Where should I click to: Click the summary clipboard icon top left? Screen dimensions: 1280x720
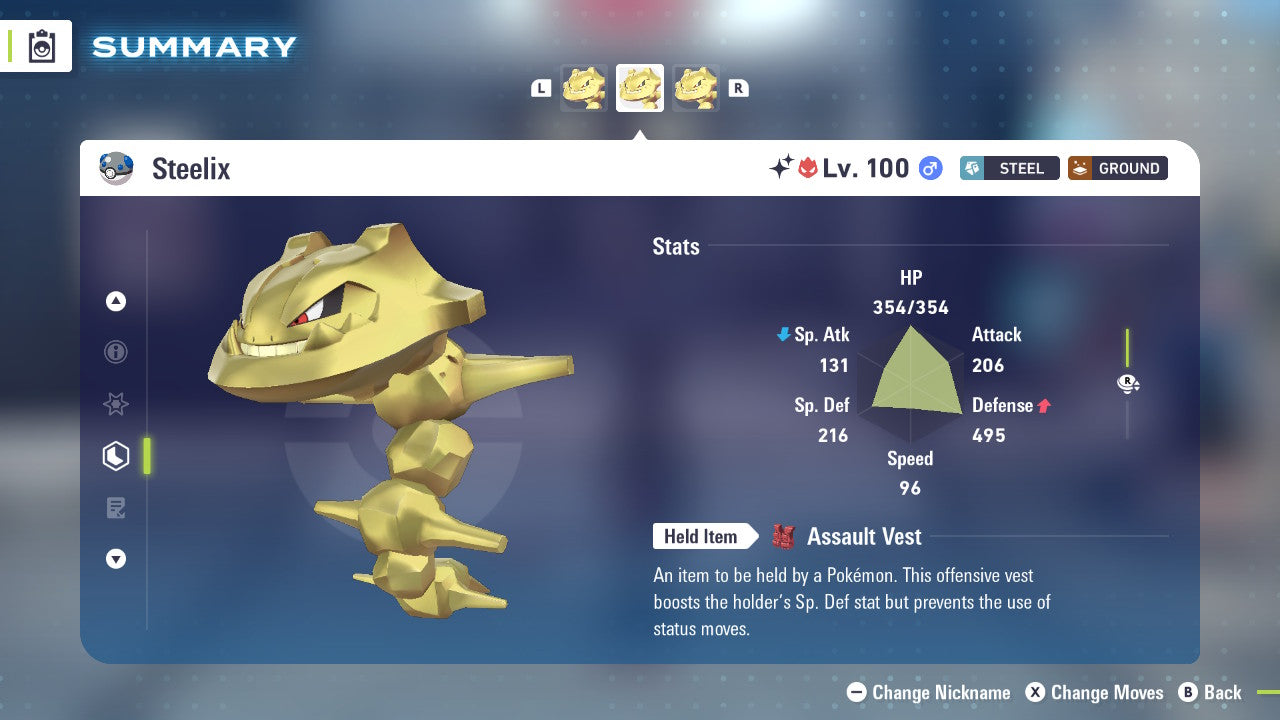(x=40, y=46)
